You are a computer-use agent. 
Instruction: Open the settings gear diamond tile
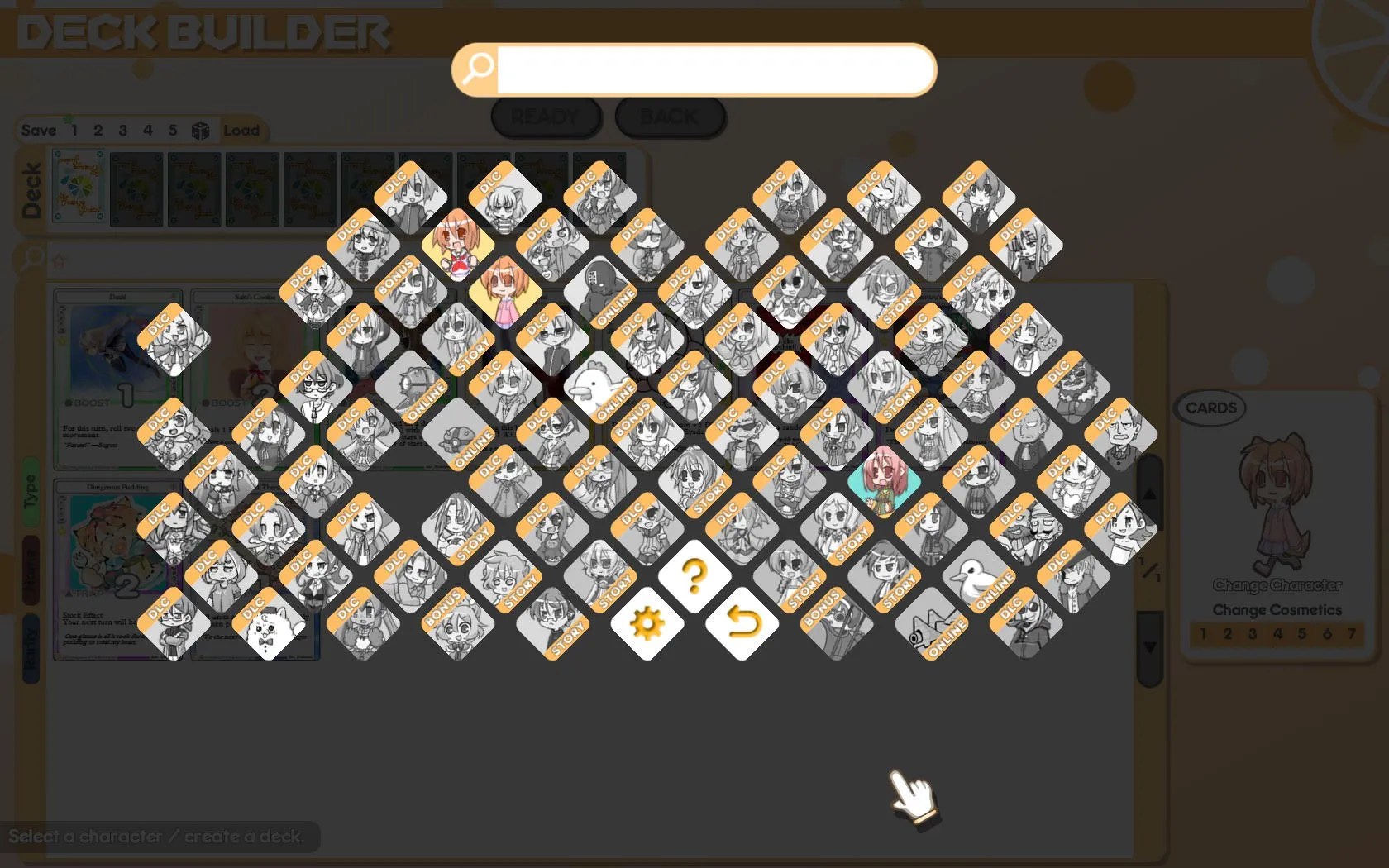click(649, 626)
